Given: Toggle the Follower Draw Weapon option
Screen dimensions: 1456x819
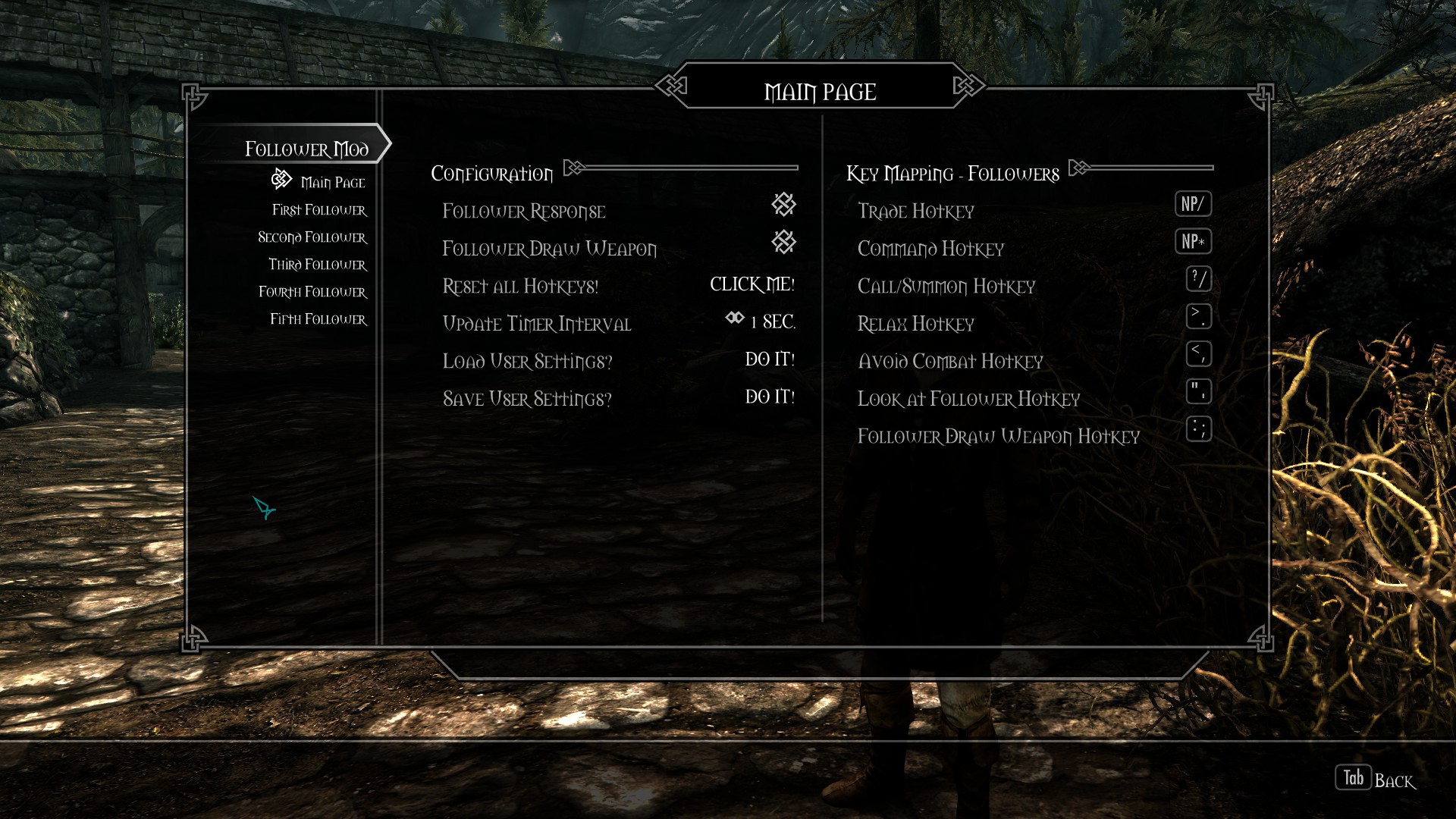Looking at the screenshot, I should tap(783, 242).
